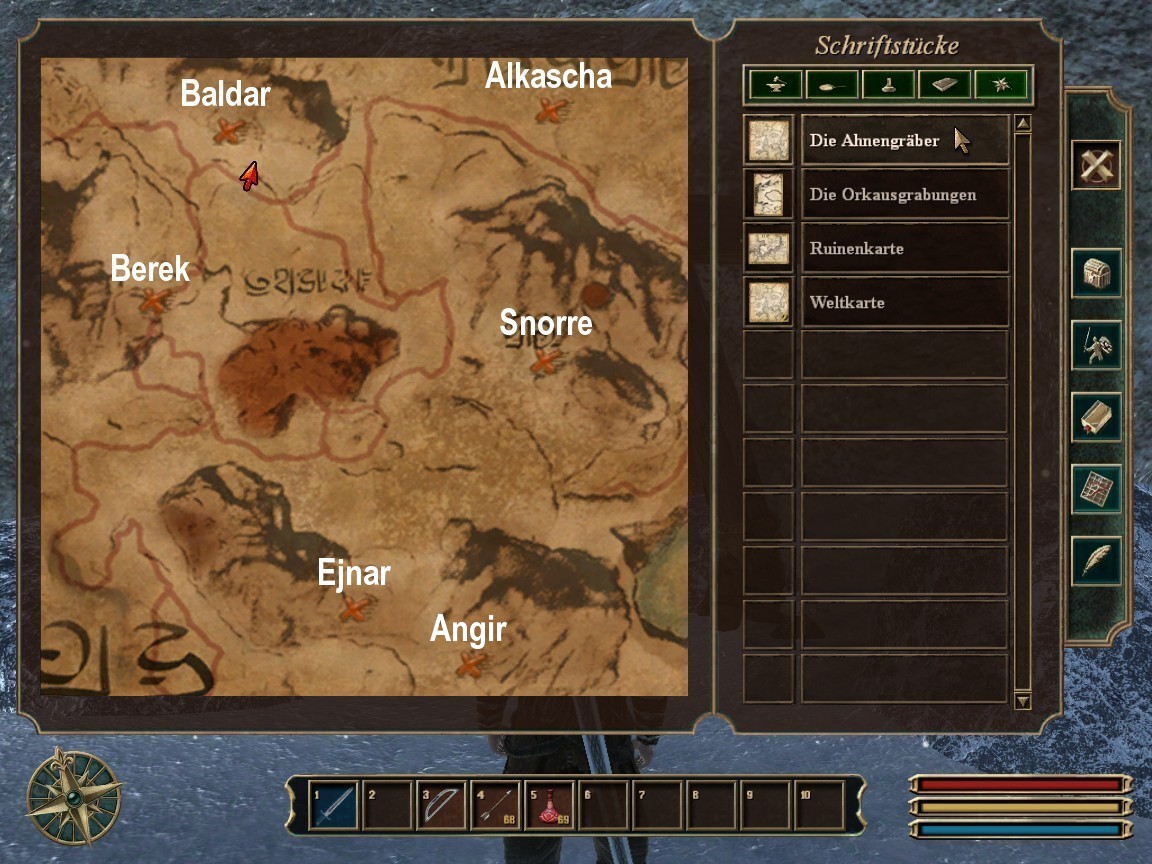The height and width of the screenshot is (864, 1152).
Task: Switch to the anvil category tab
Action: pyautogui.click(x=776, y=86)
